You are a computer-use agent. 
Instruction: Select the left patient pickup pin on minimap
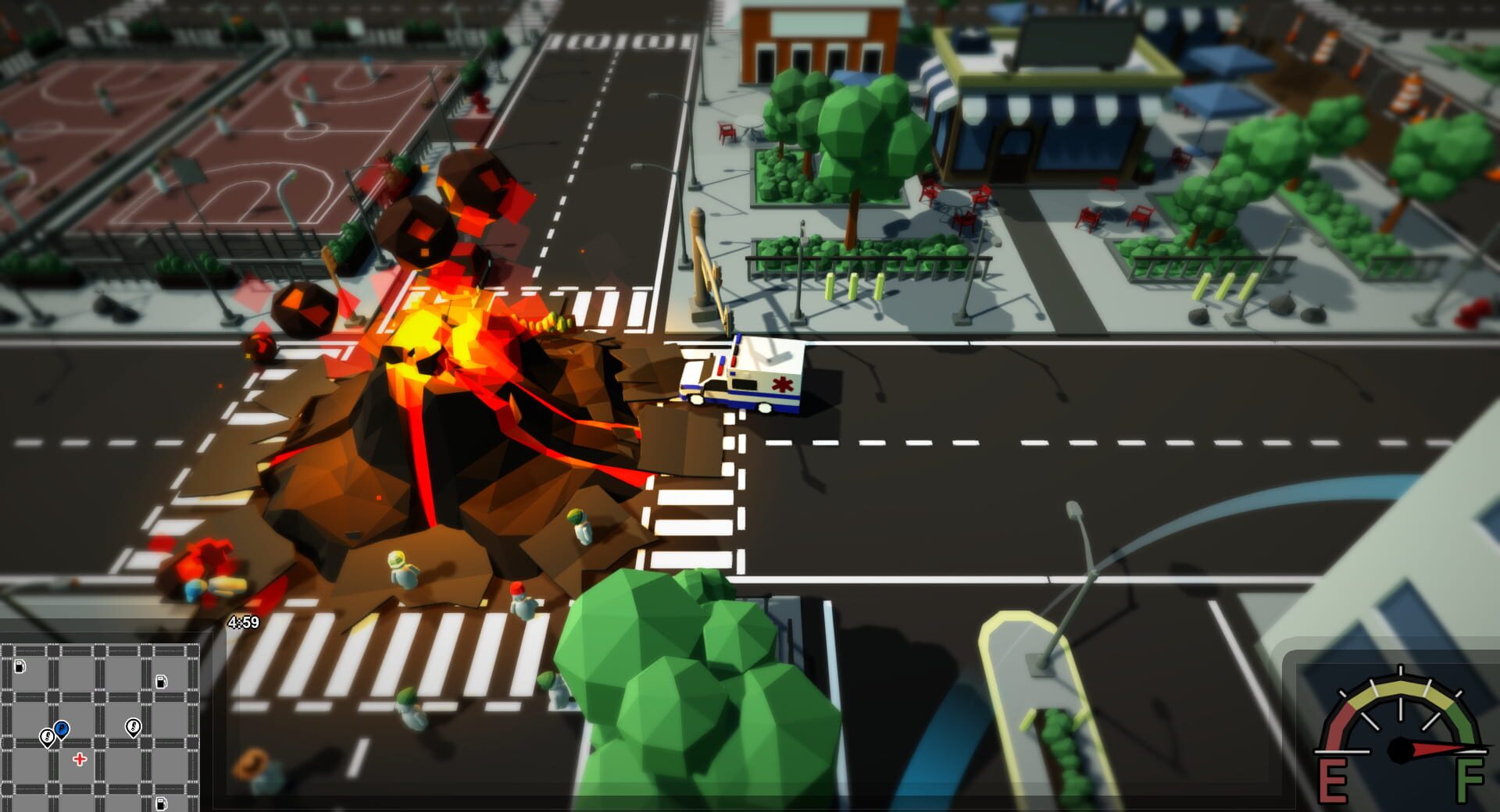pyautogui.click(x=48, y=738)
